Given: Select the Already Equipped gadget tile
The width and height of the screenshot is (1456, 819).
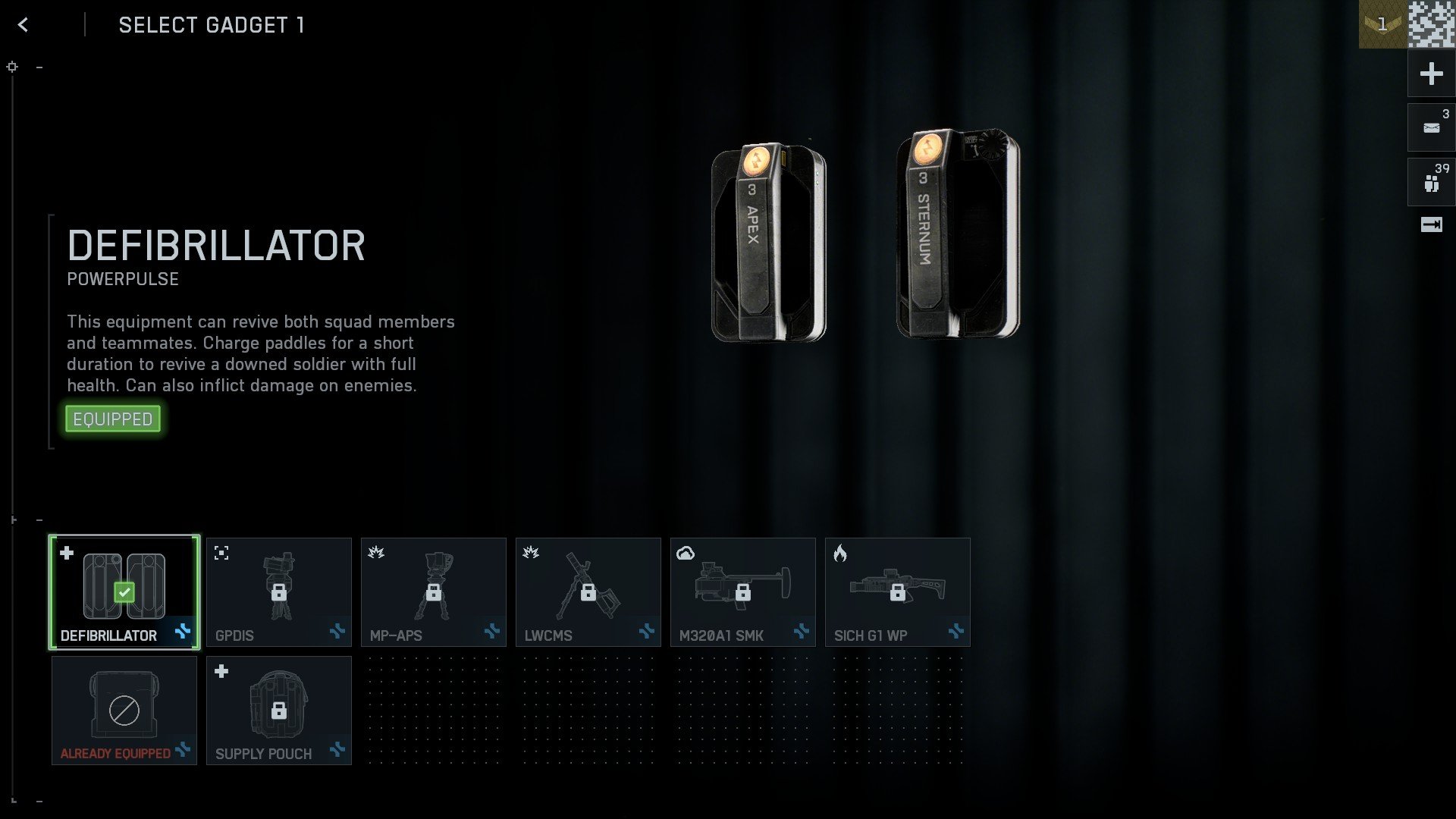Looking at the screenshot, I should coord(124,710).
